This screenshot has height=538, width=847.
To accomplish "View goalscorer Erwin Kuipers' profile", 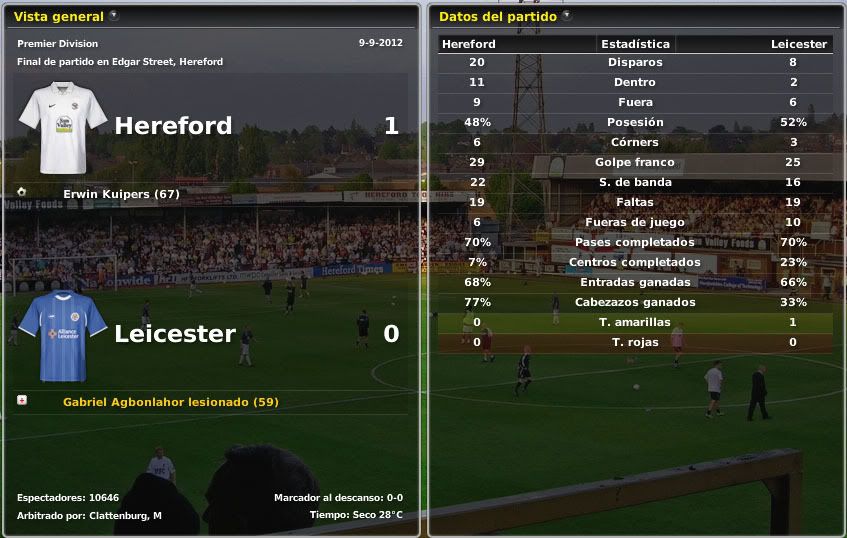I will (x=121, y=194).
